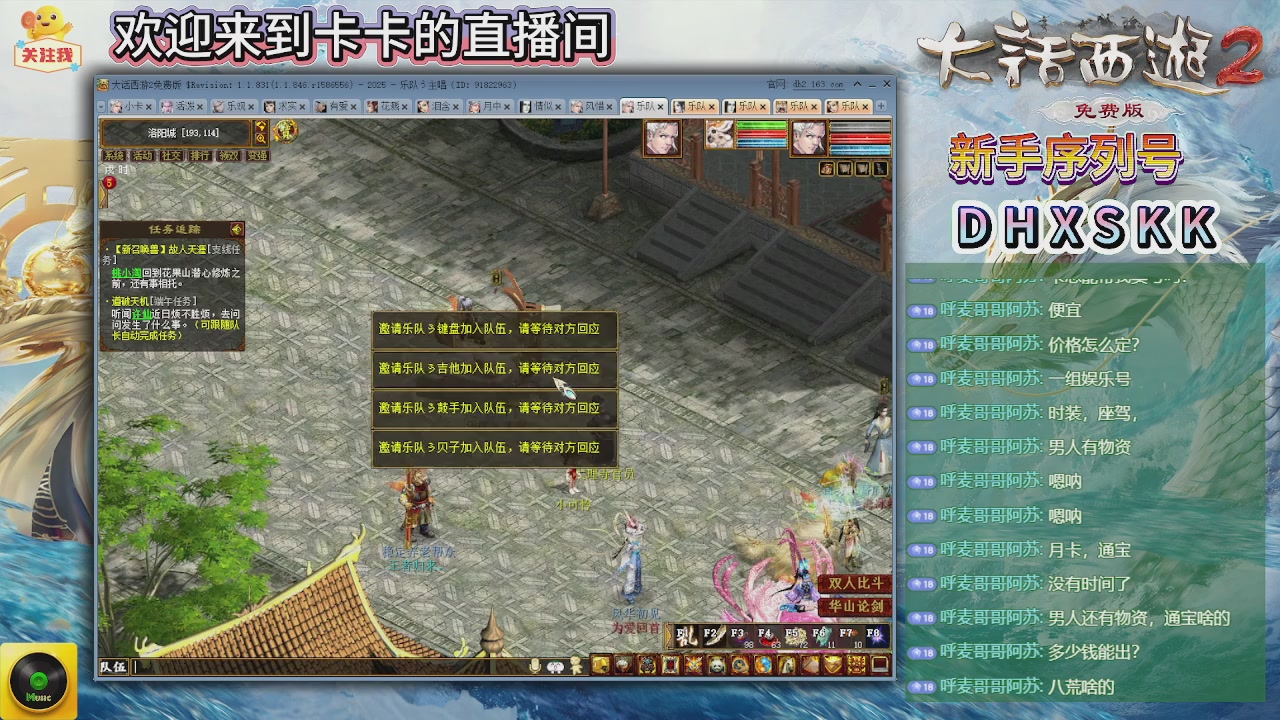The width and height of the screenshot is (1280, 720).
Task: Click the crossed-swords battle icon in bottom toolbar
Action: [x=691, y=665]
